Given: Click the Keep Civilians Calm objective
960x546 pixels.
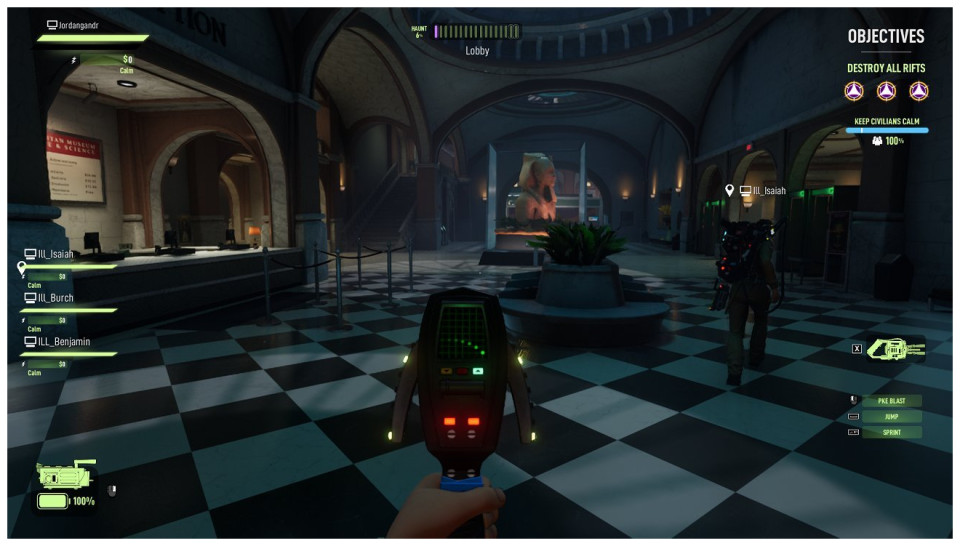Looking at the screenshot, I should pyautogui.click(x=886, y=121).
